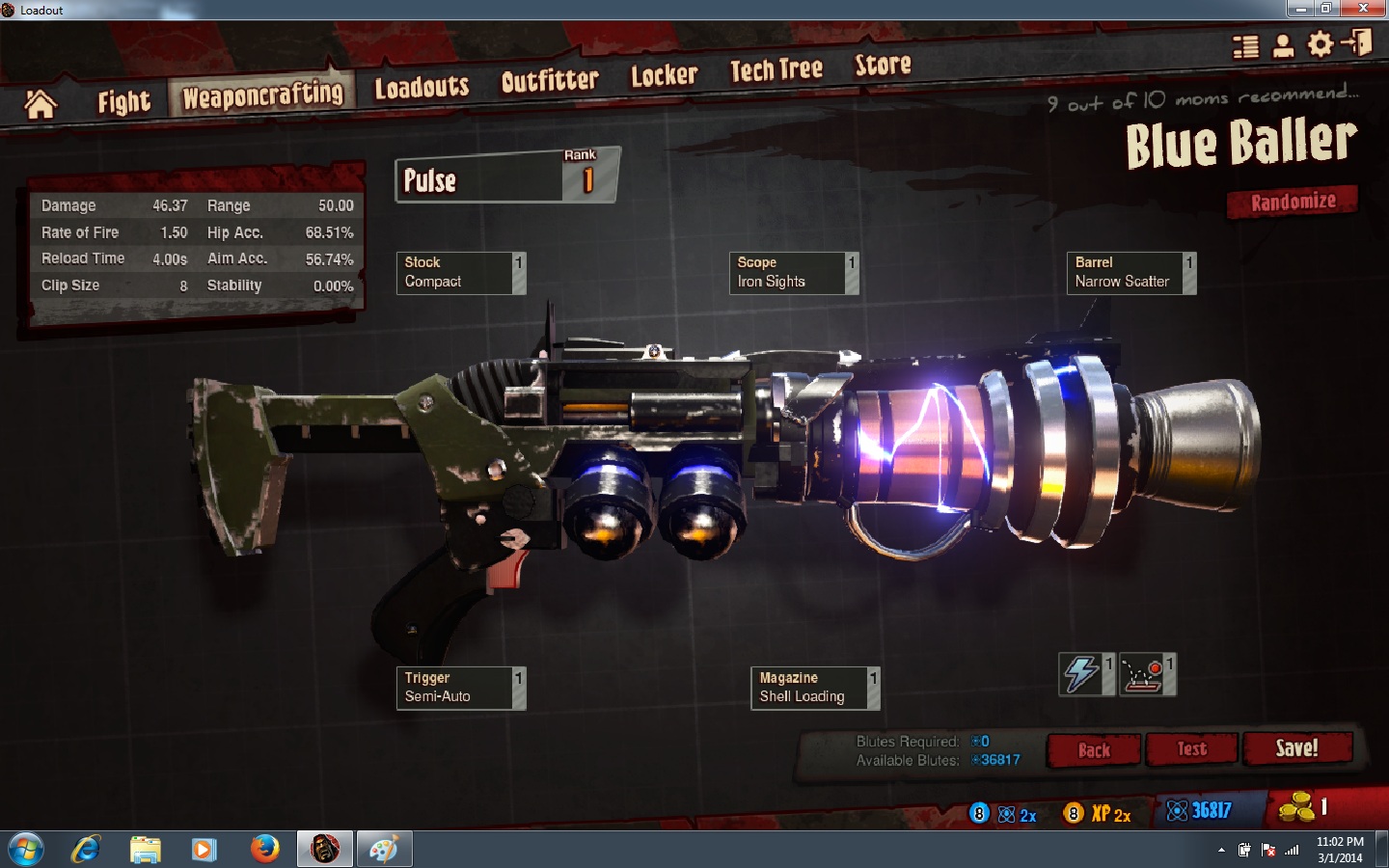Test the crafted weapon
Screen dimensions: 1389x868
point(1191,749)
